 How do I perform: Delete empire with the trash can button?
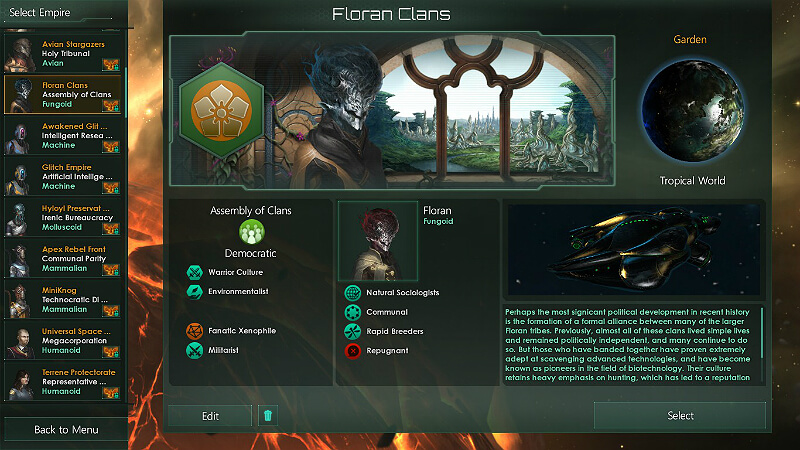coord(267,416)
